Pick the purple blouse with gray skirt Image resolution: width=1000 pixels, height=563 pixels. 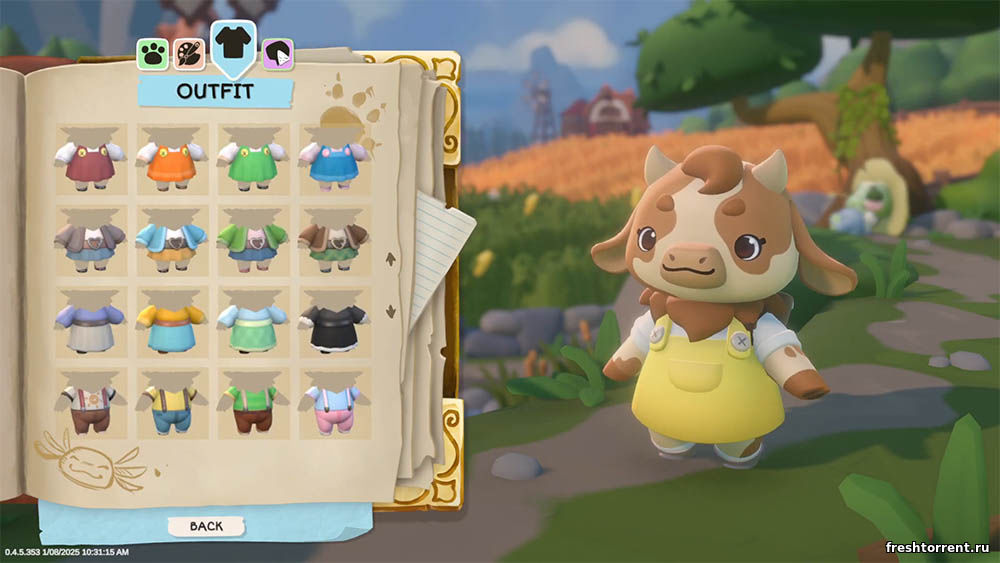91,323
